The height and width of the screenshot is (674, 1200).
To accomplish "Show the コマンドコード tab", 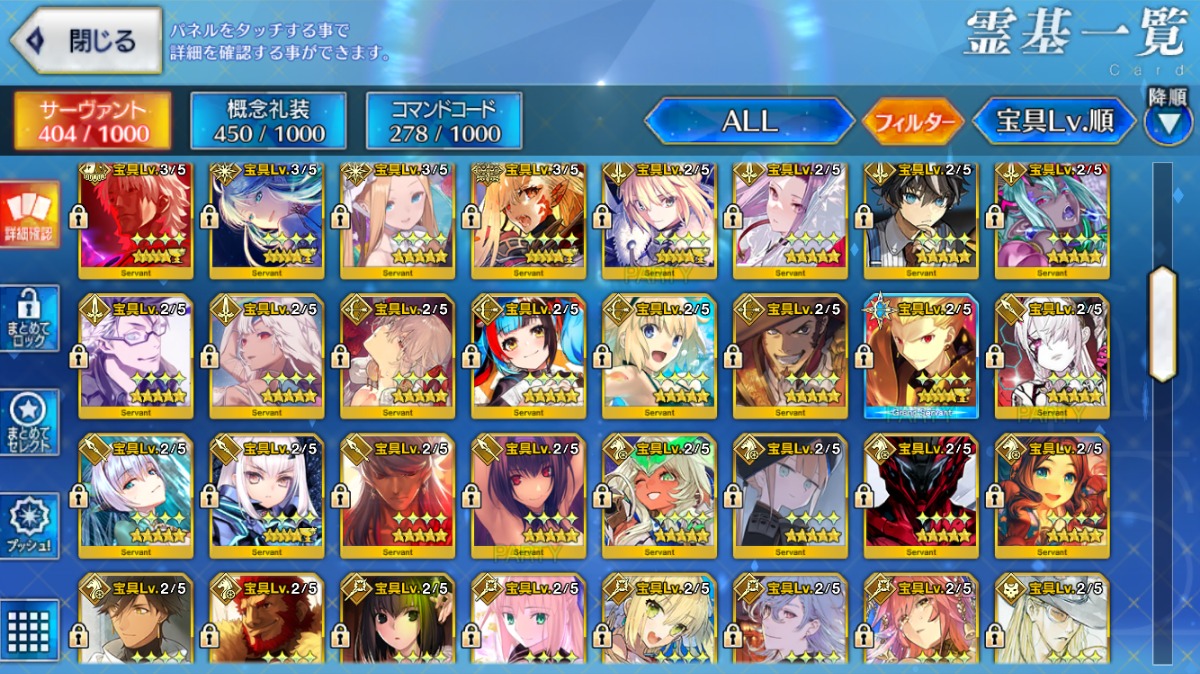I will pos(444,122).
